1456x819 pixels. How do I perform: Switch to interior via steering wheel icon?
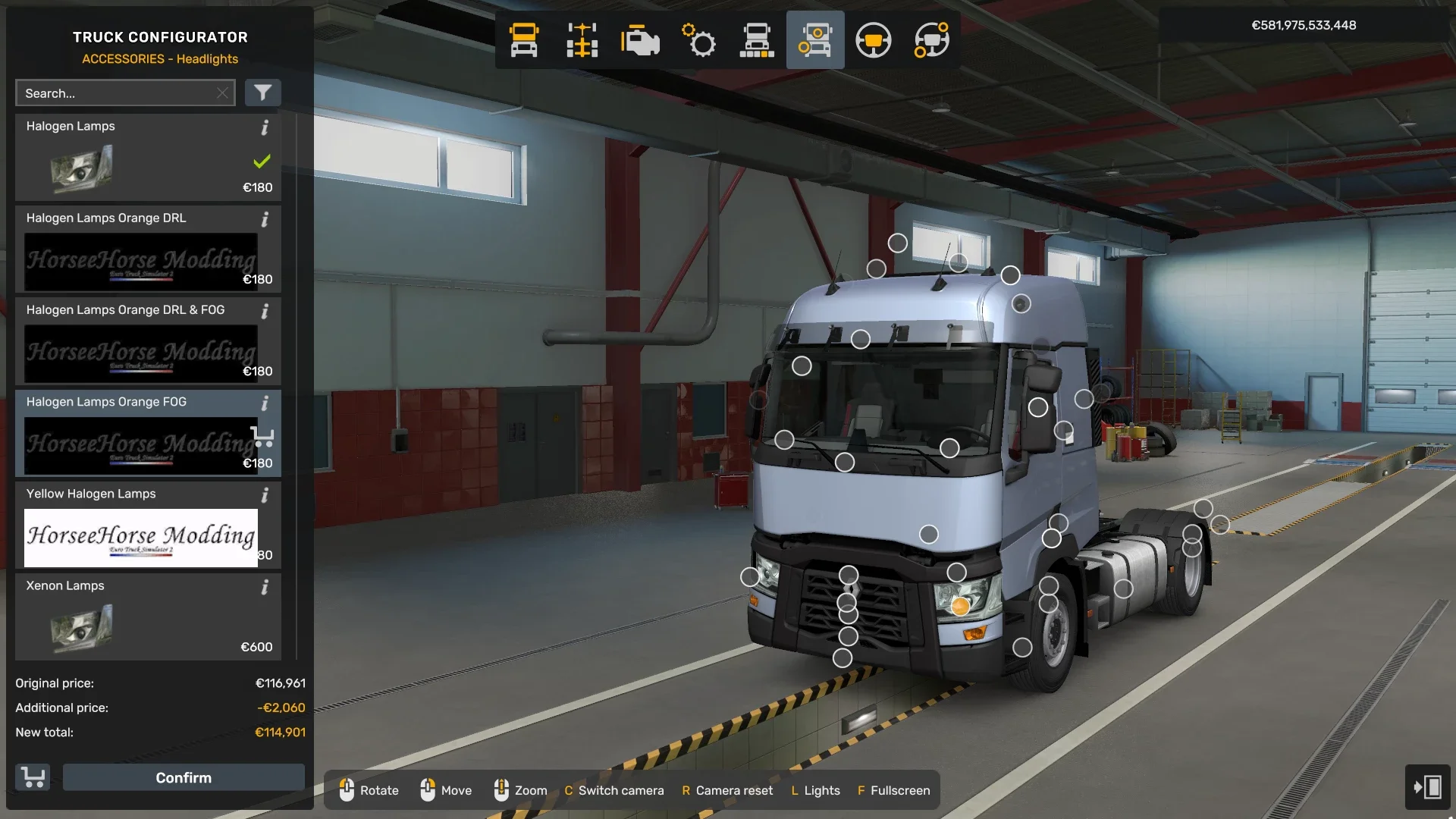coord(874,40)
